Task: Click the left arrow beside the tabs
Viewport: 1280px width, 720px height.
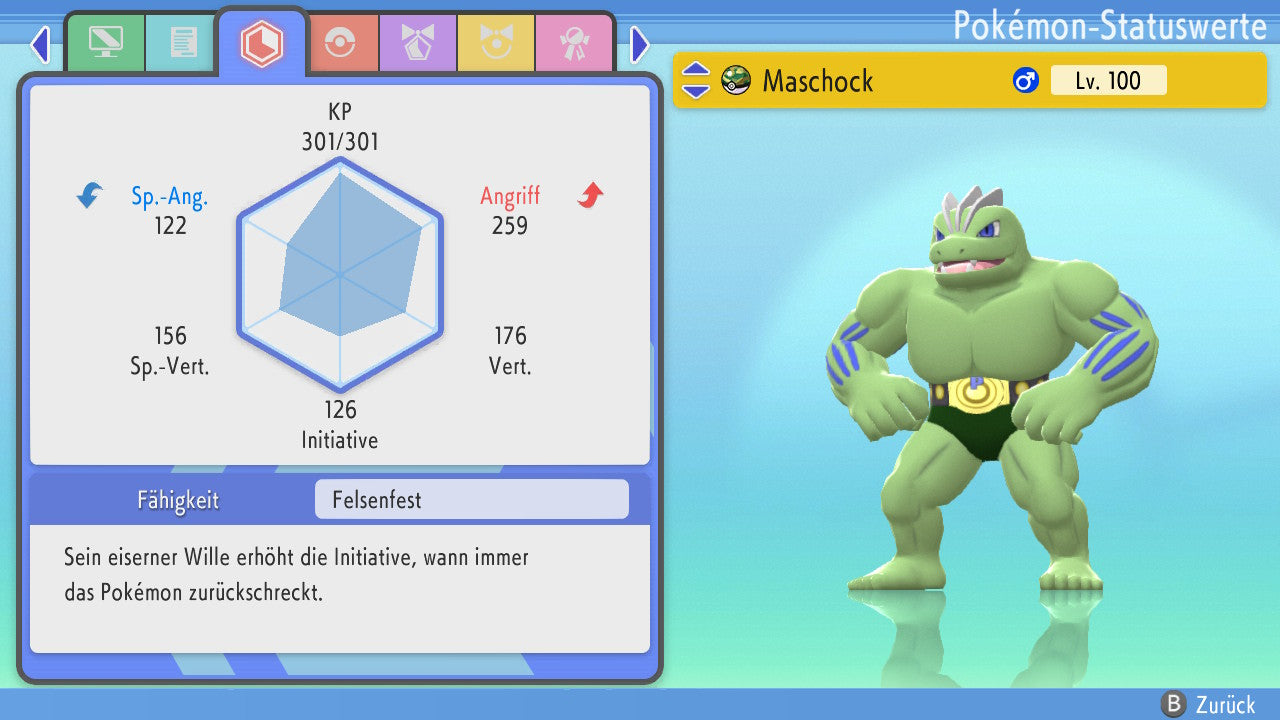Action: [40, 45]
